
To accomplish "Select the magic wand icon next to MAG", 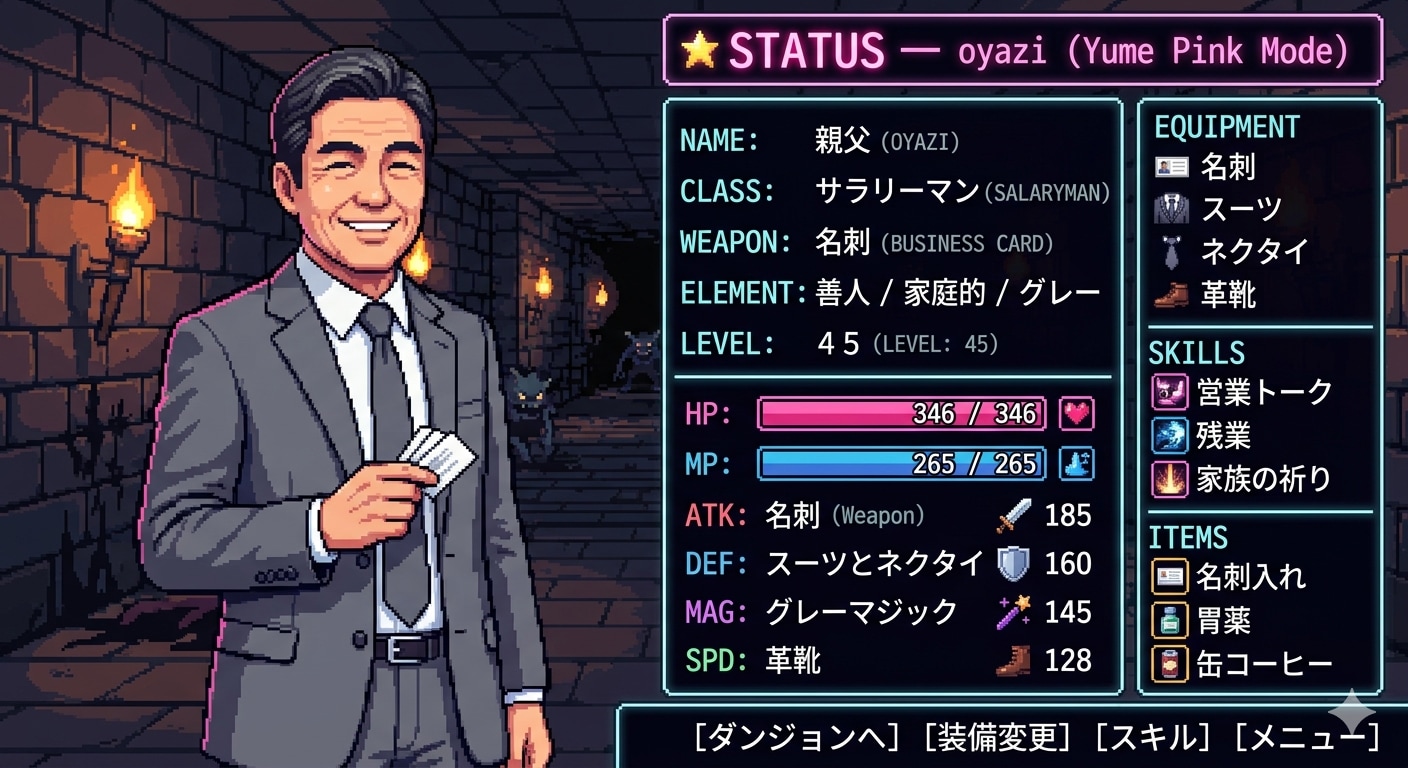I will (x=1016, y=612).
